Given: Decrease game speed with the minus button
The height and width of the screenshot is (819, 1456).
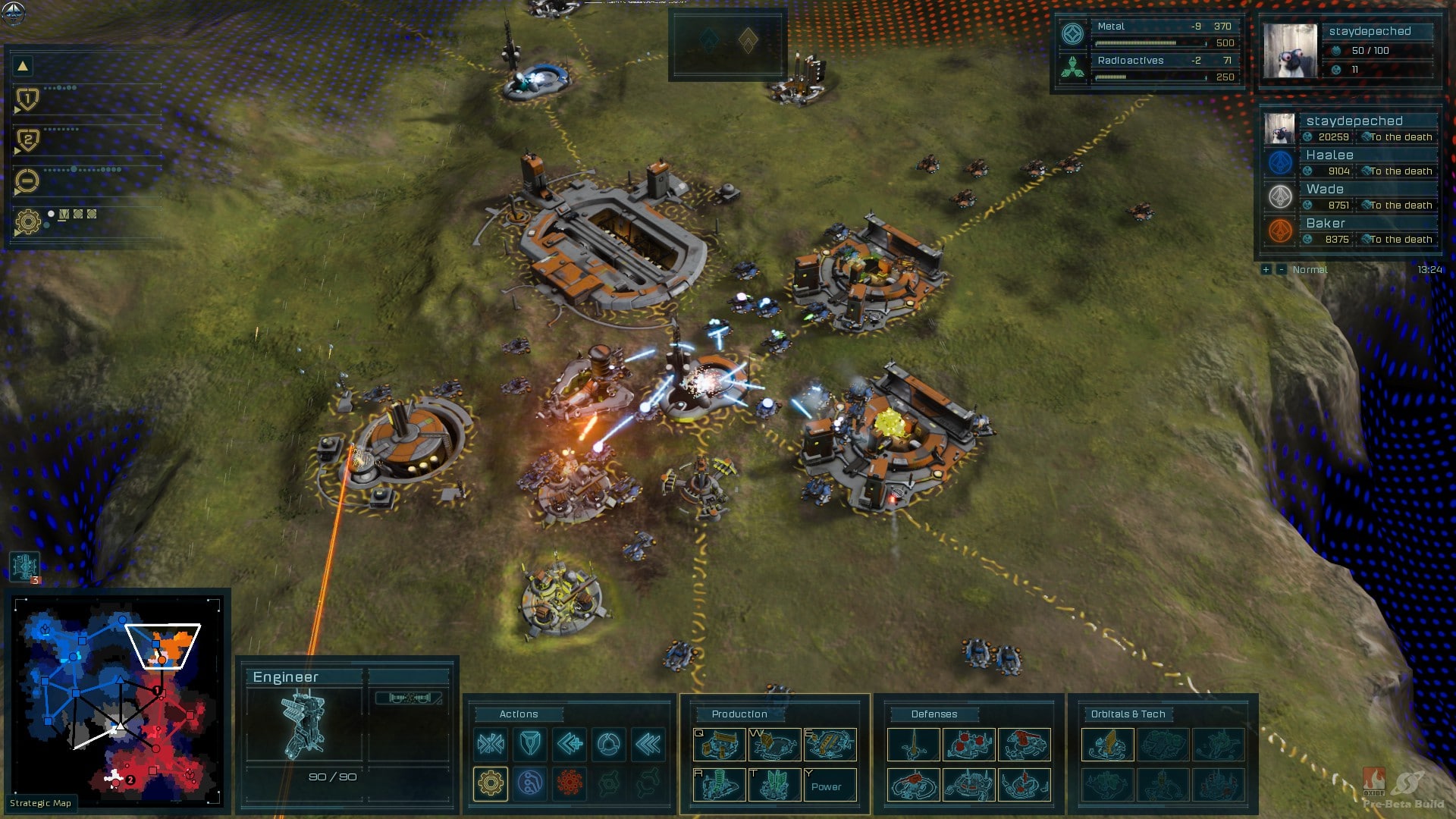Looking at the screenshot, I should (x=1281, y=270).
